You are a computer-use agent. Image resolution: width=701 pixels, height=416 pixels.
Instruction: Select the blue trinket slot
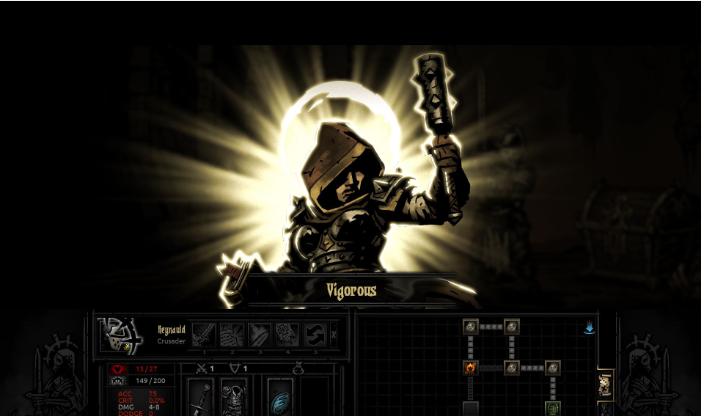pos(279,399)
